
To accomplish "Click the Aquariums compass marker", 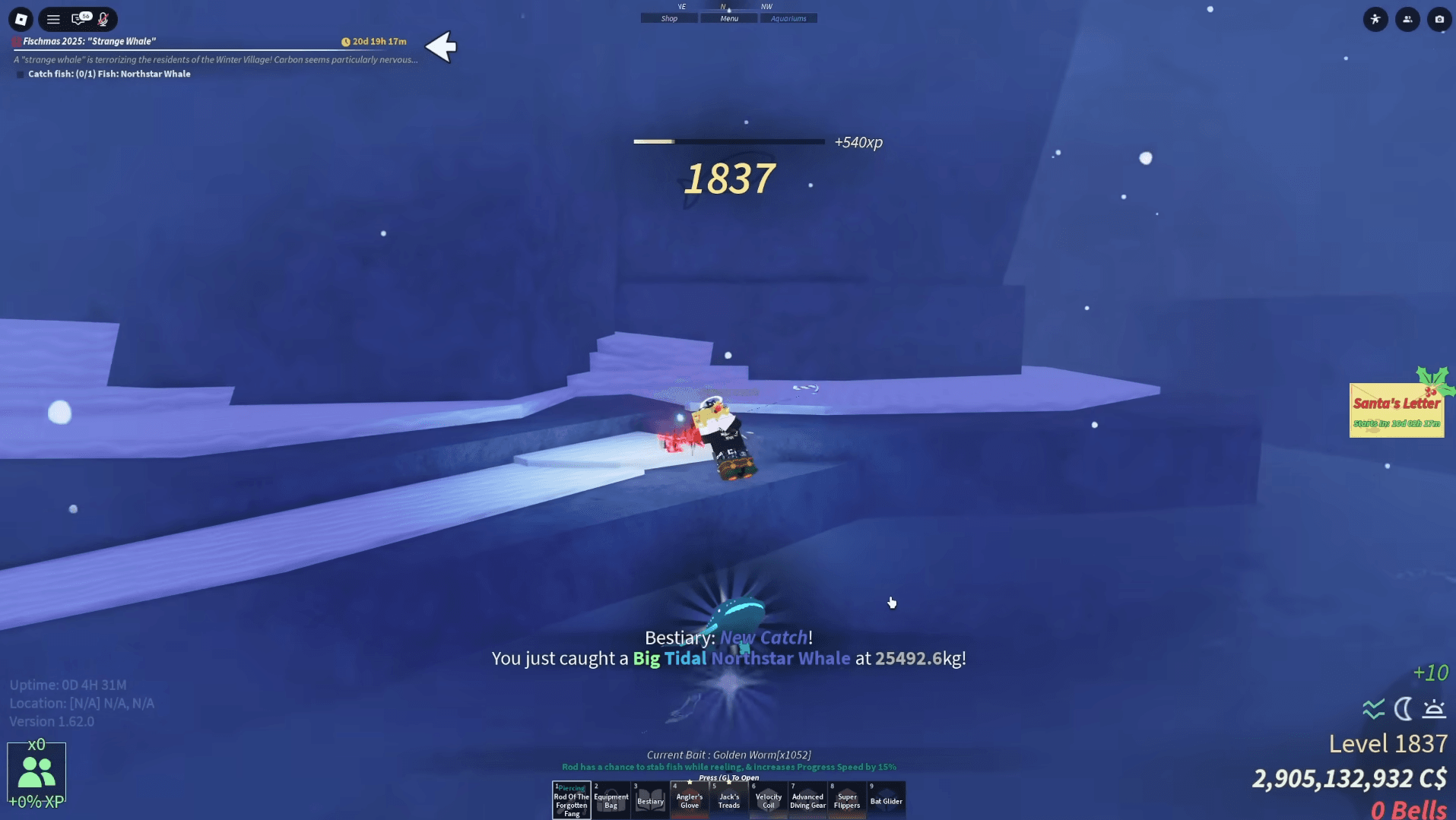I will point(788,18).
